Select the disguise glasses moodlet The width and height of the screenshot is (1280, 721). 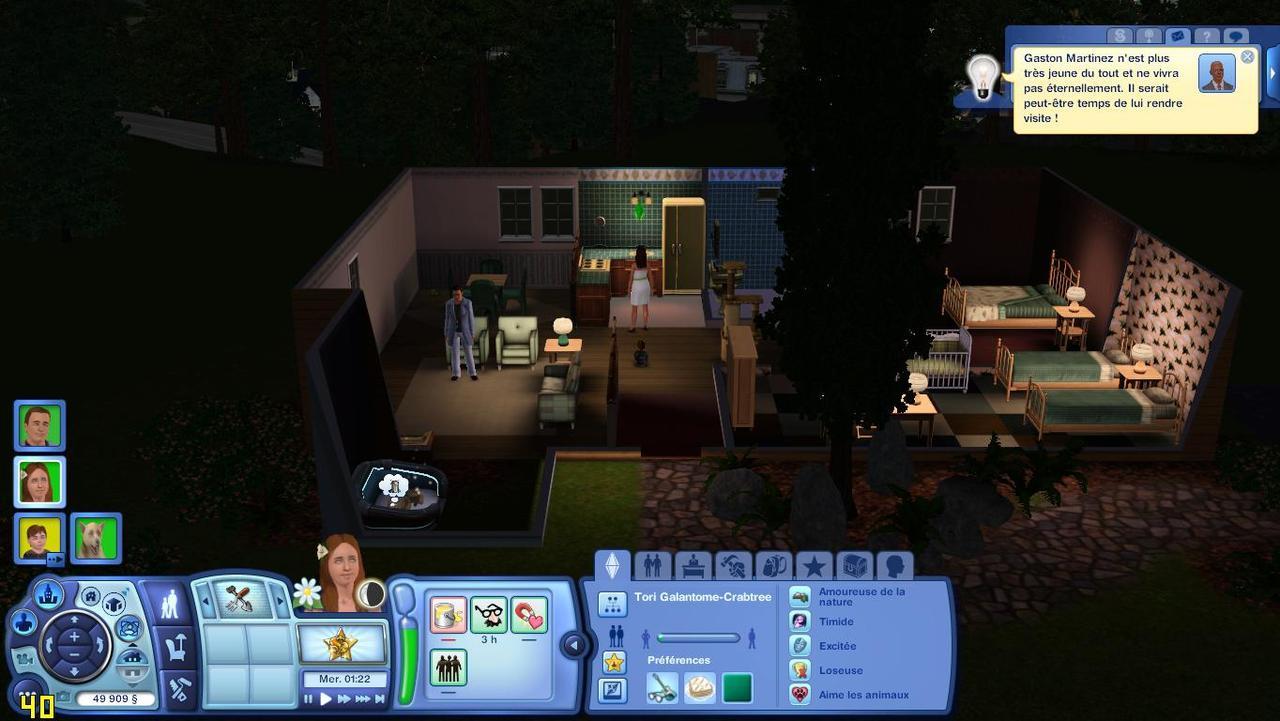point(489,615)
